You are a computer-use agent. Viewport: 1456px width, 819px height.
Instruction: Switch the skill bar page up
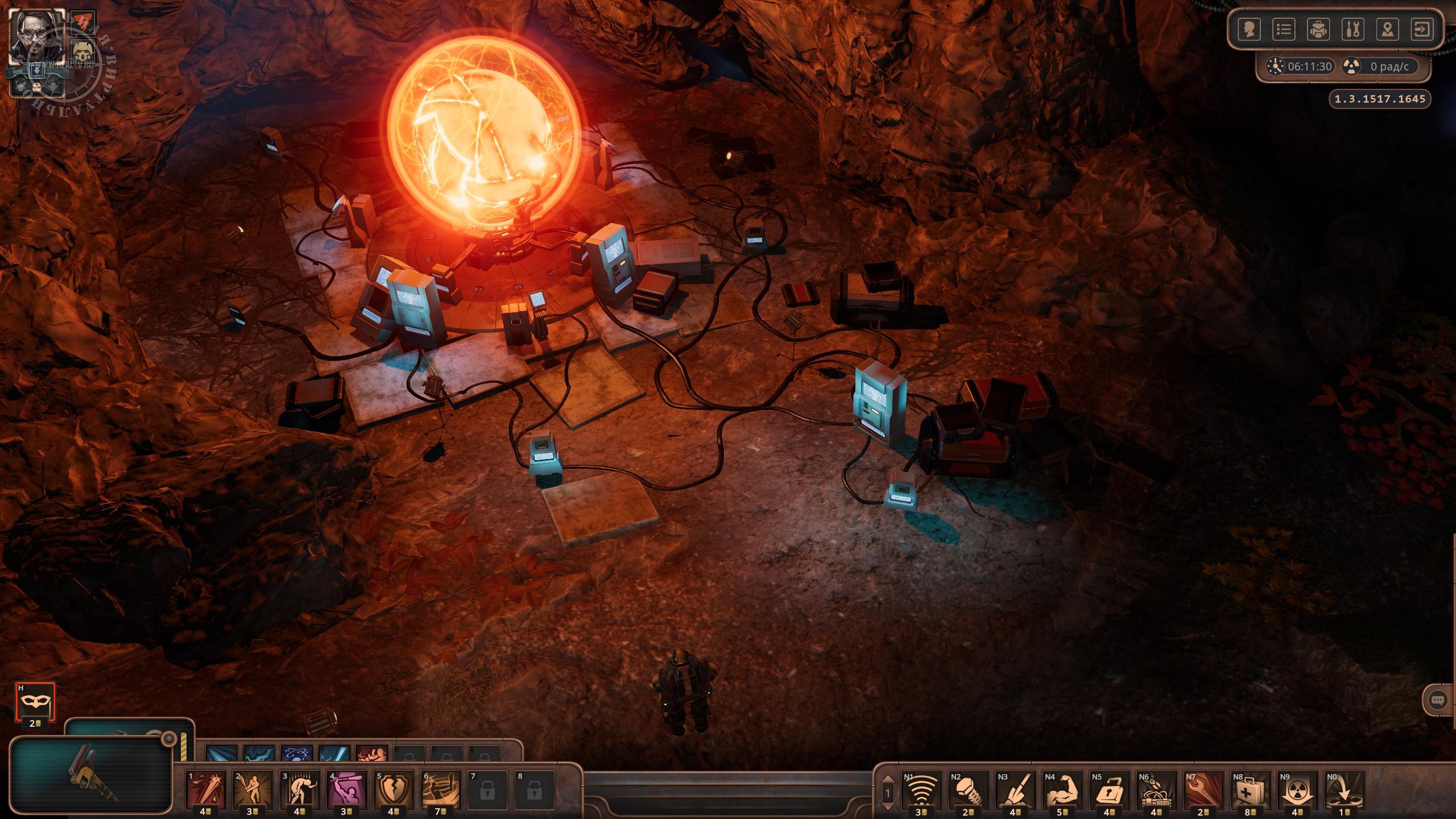tap(887, 780)
